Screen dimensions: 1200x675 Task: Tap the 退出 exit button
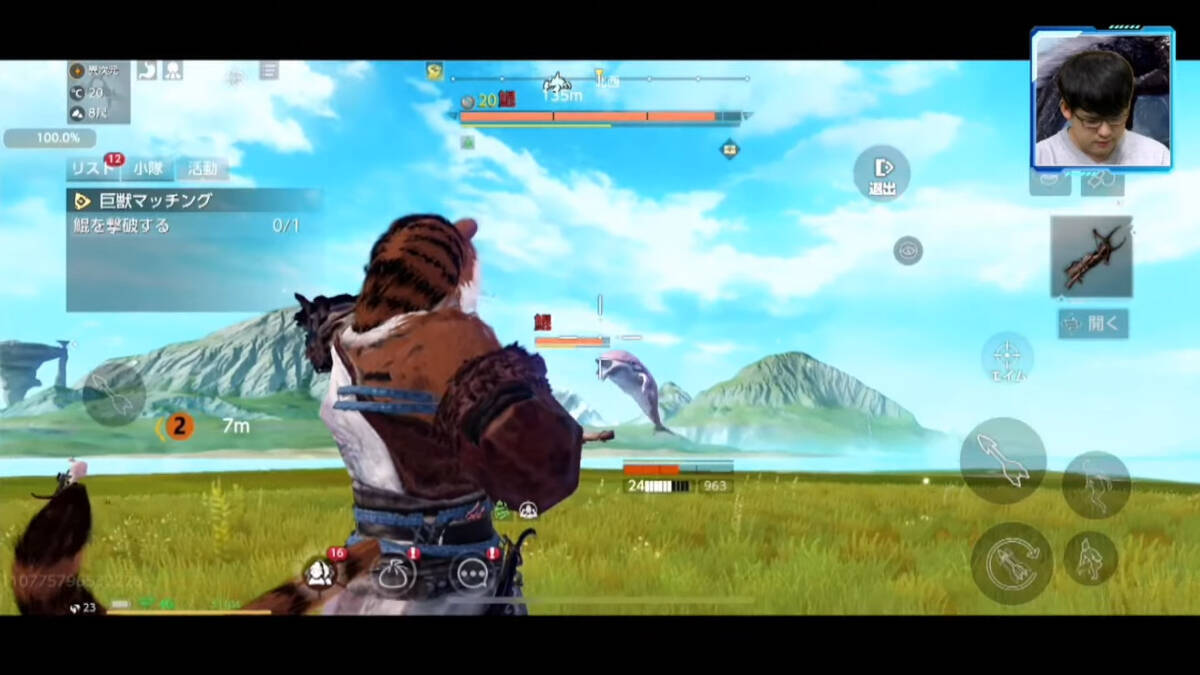(x=881, y=173)
